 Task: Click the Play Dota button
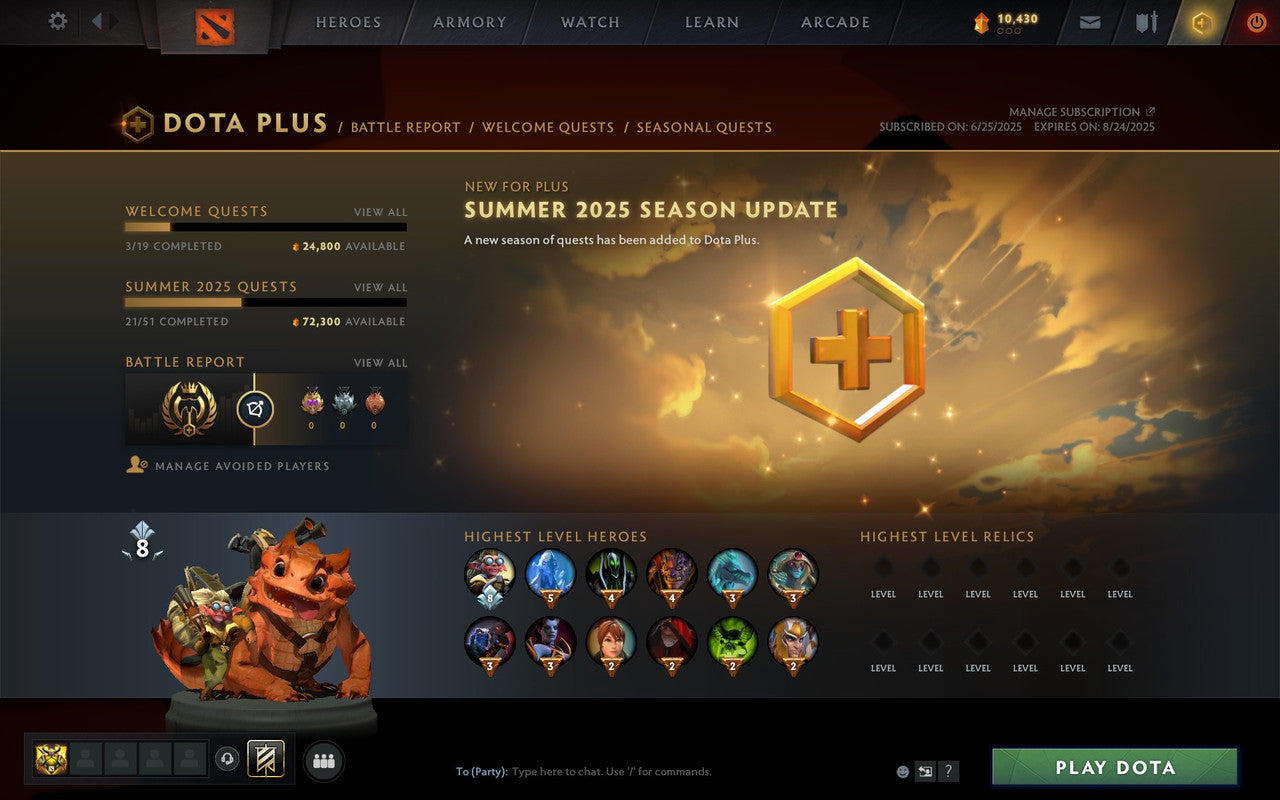point(1114,766)
